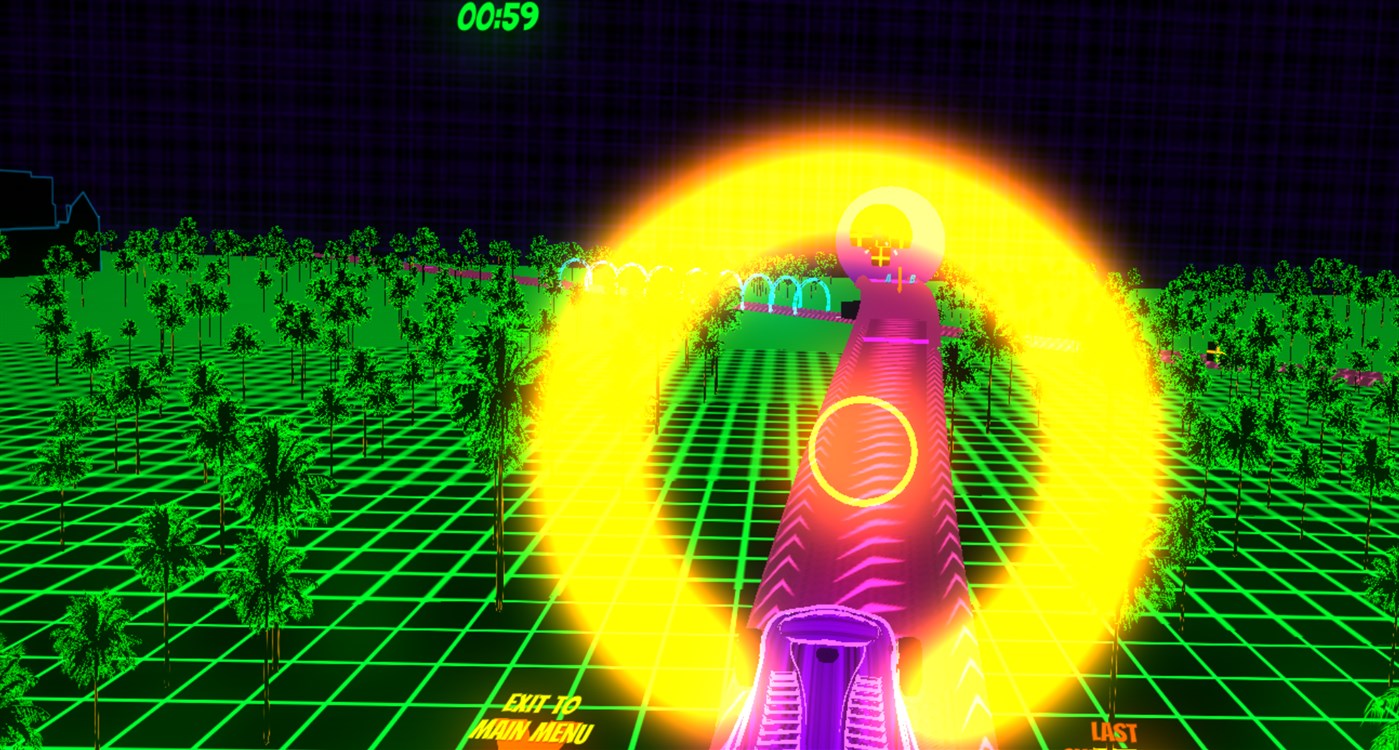Click the small yellow target beyond the right trees

[x=1215, y=352]
